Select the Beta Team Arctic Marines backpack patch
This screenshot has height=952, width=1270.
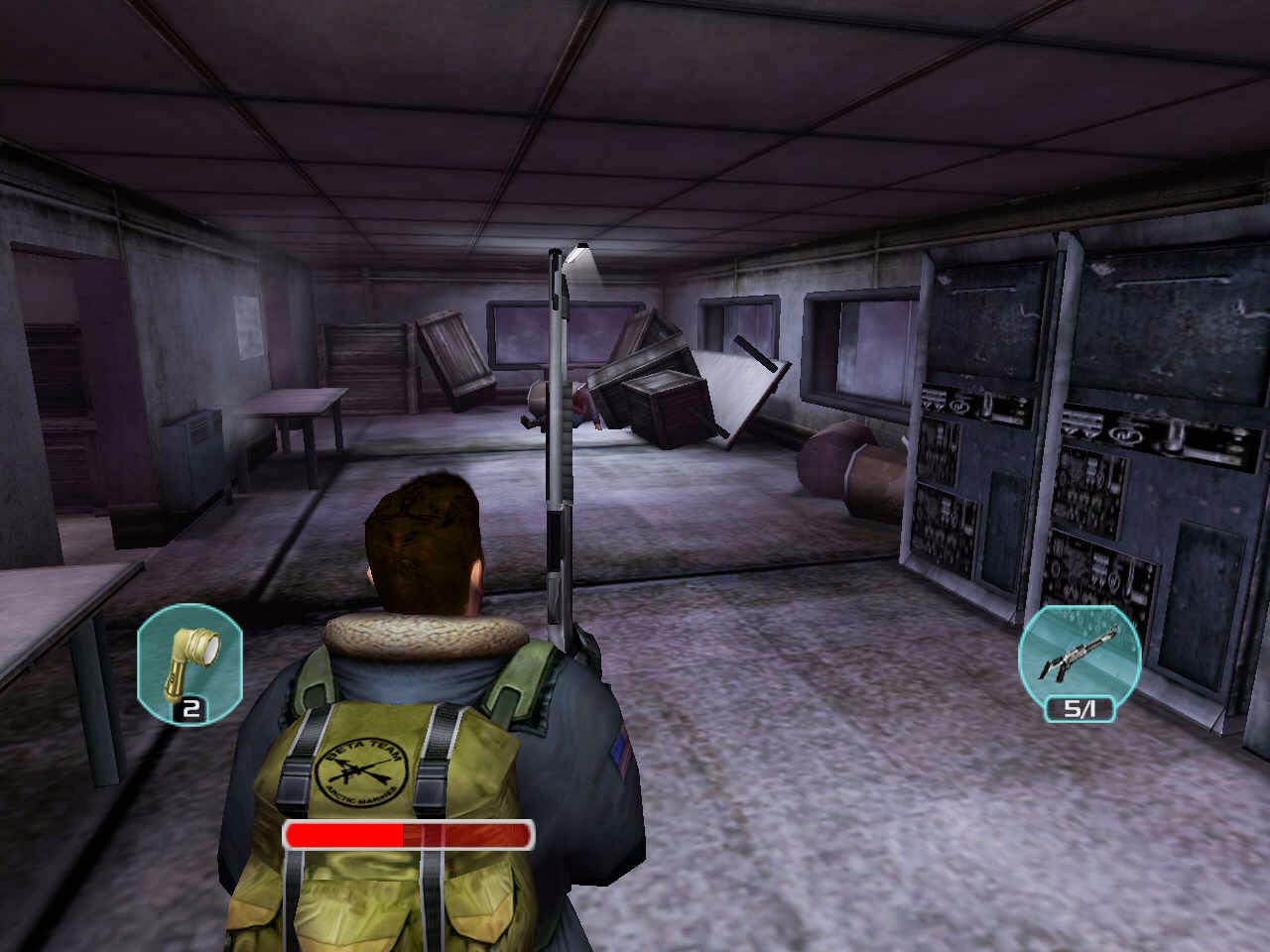pyautogui.click(x=363, y=769)
